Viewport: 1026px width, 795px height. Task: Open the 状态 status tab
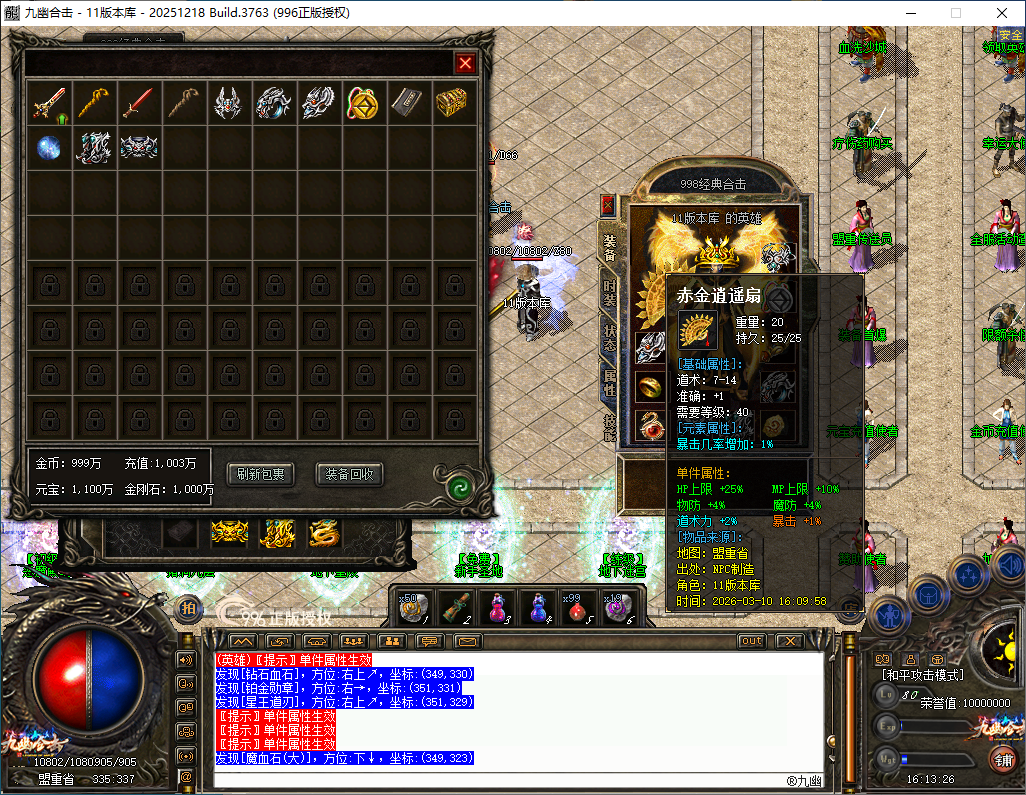tap(609, 337)
